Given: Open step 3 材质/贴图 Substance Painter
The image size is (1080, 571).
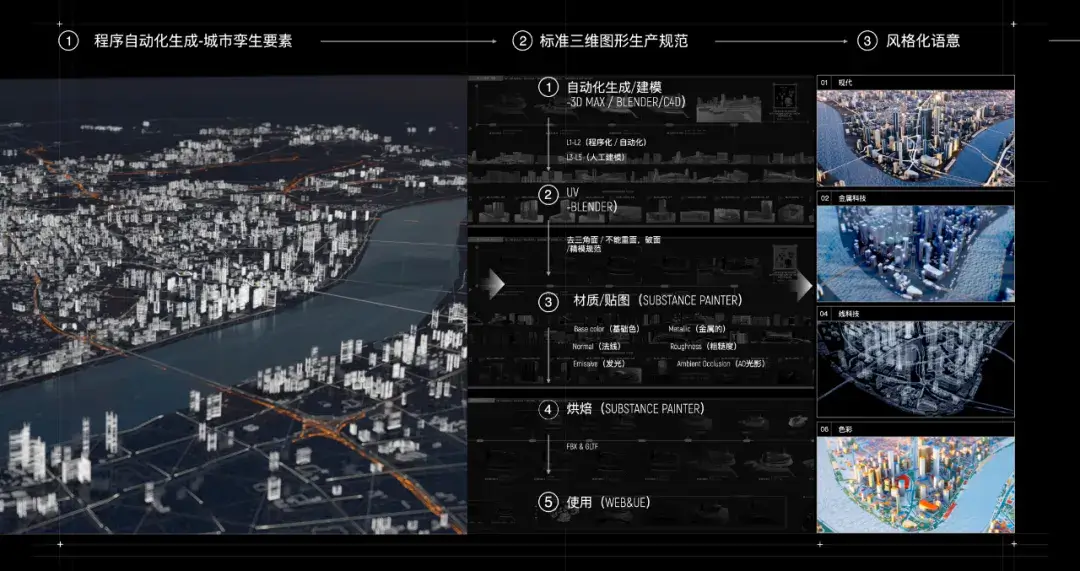Looking at the screenshot, I should point(657,300).
